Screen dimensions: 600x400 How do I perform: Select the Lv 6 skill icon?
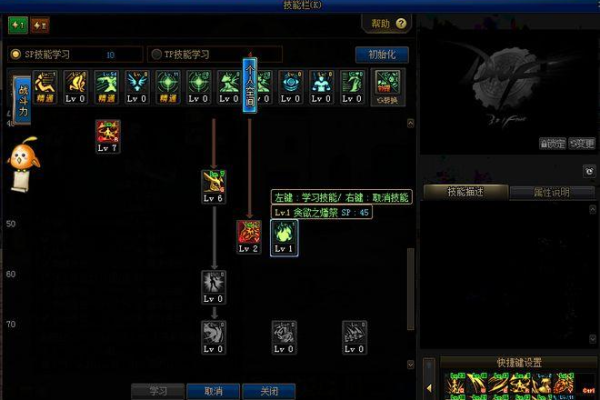click(x=213, y=185)
